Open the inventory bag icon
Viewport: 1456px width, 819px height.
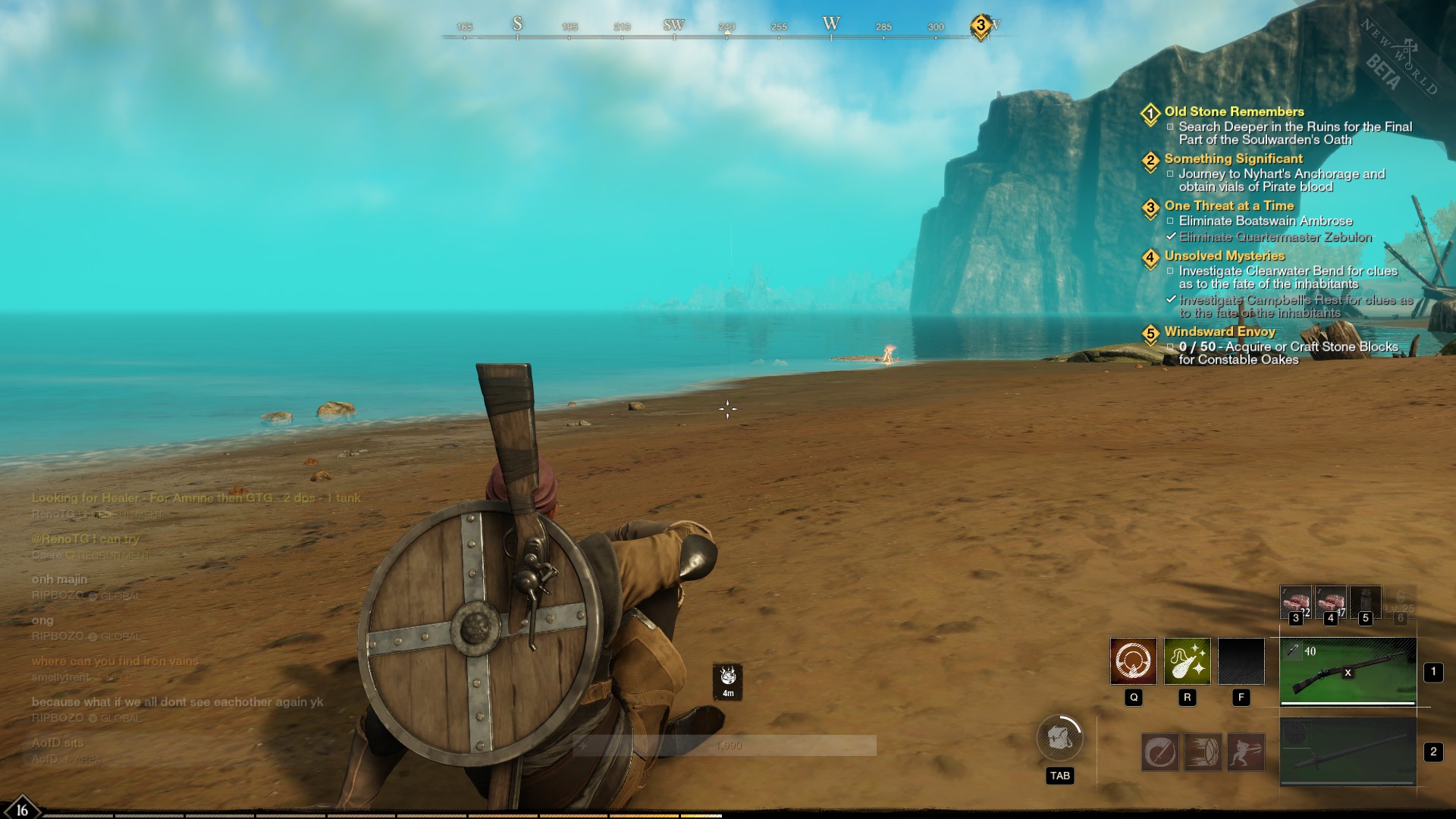1059,738
